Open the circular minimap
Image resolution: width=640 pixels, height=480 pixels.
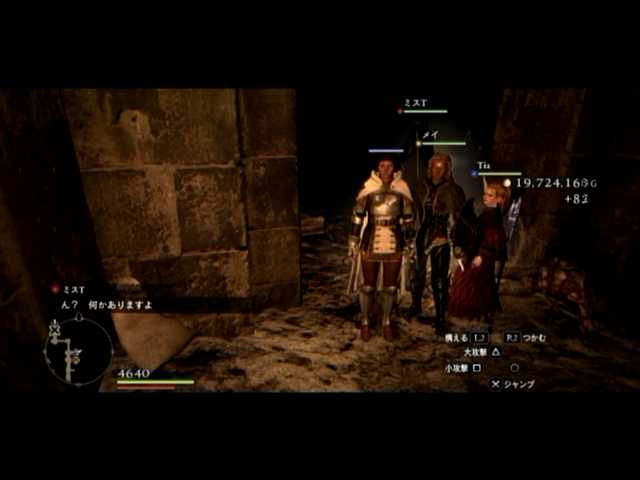pos(78,351)
